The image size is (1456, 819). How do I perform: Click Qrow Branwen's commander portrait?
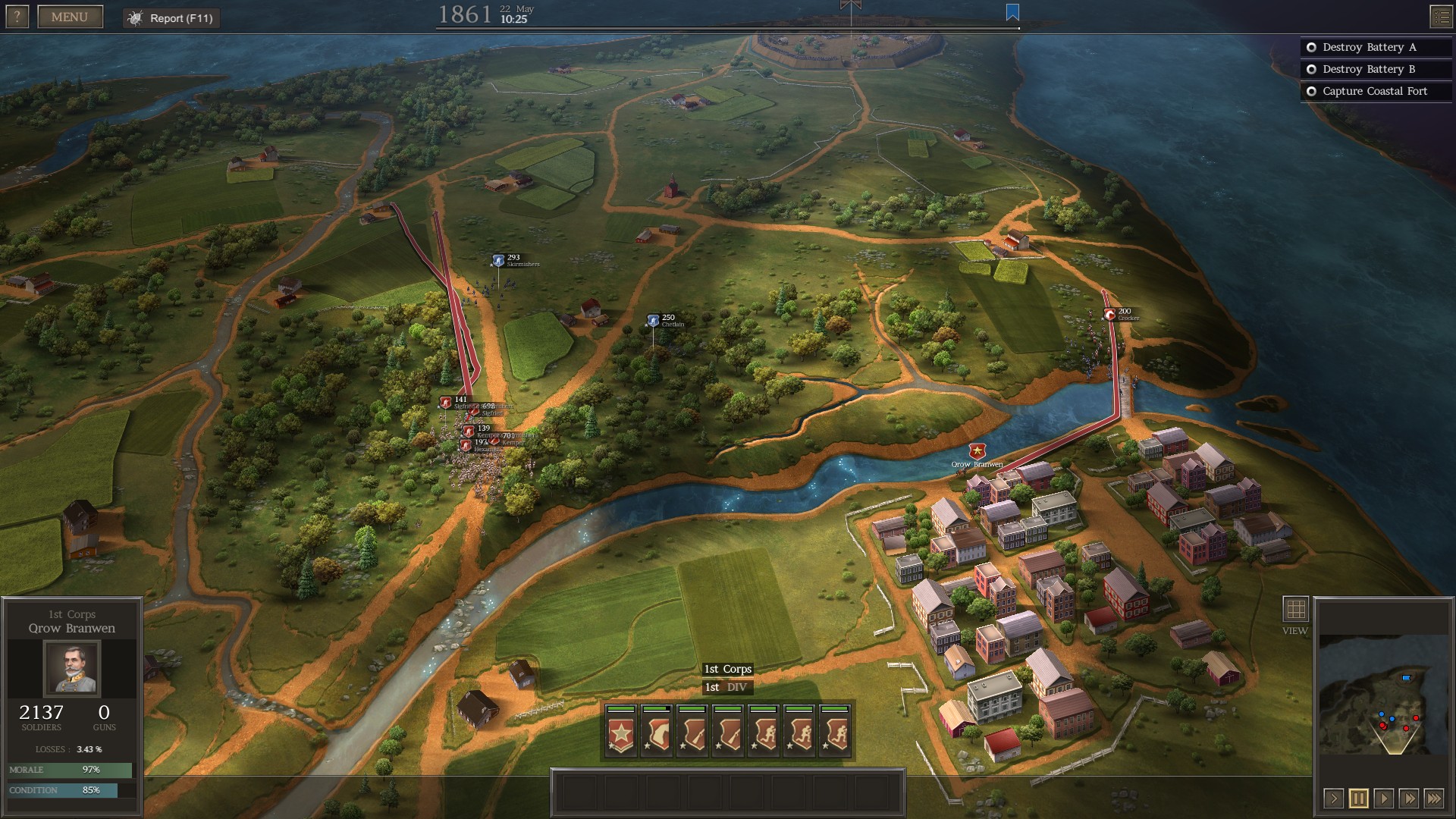pos(72,668)
